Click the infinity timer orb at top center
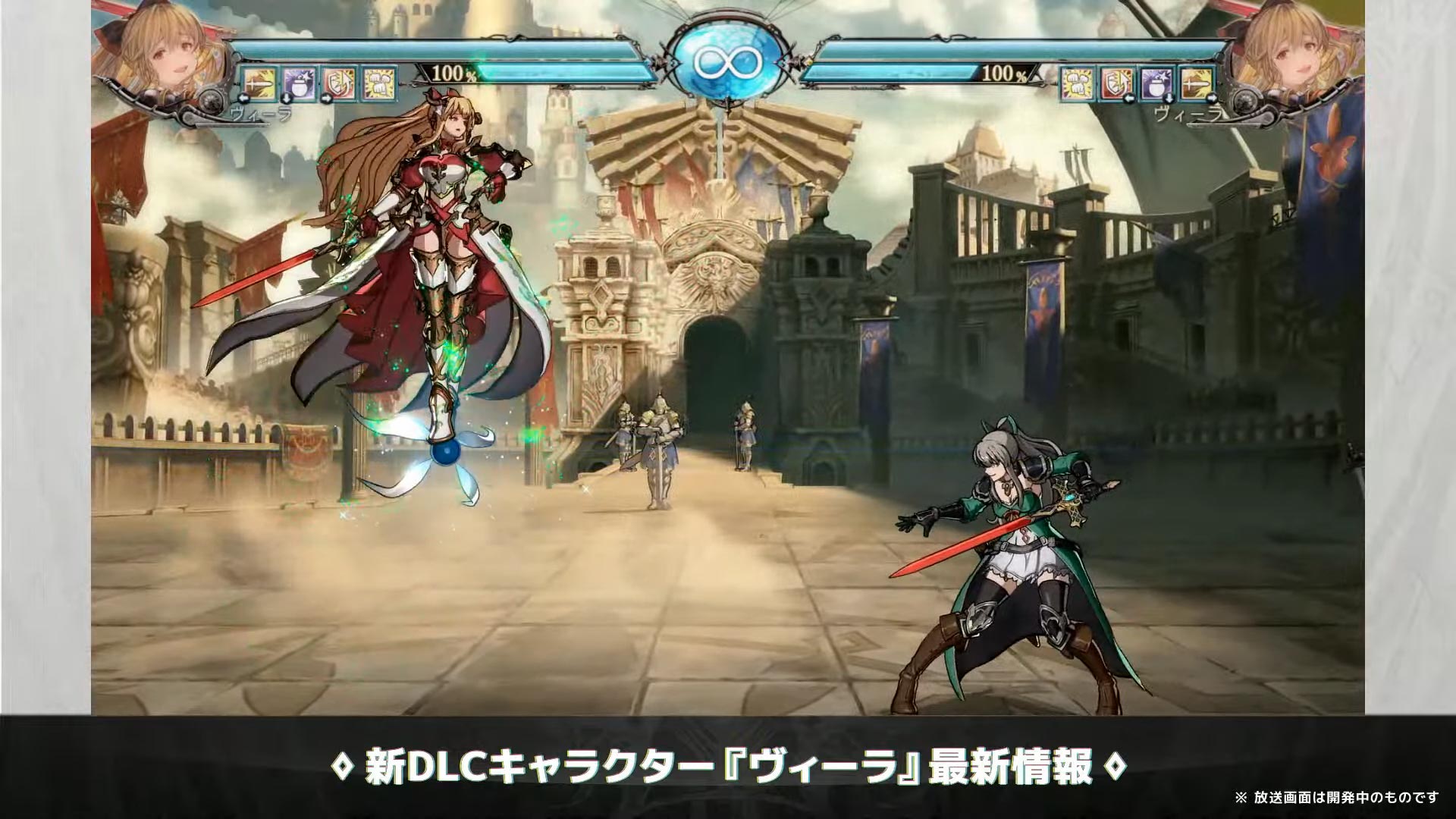 726,59
